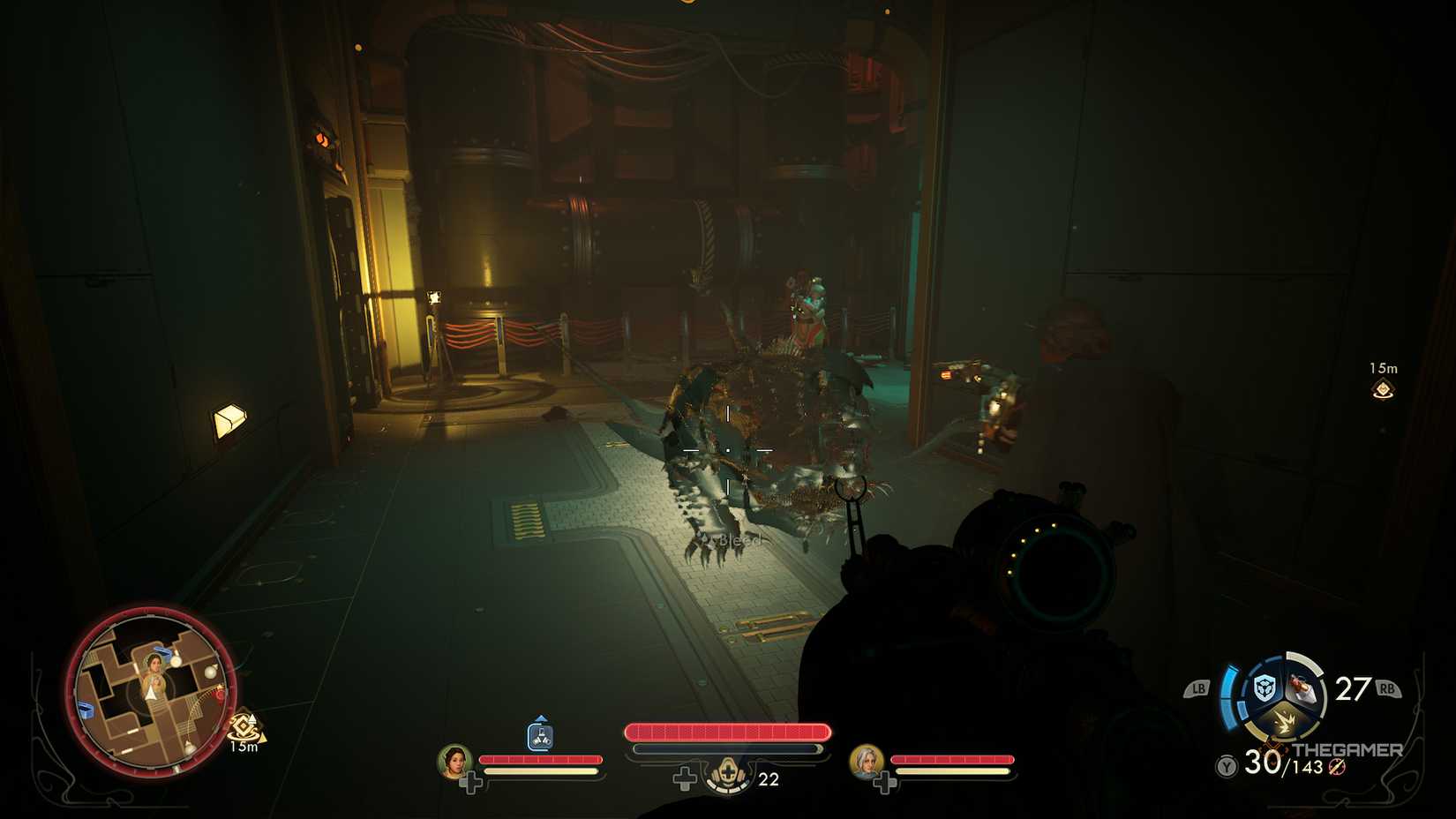Image resolution: width=1456 pixels, height=819 pixels.
Task: Click the no-ammo crossed bullet icon beside 143
Action: tap(1335, 767)
